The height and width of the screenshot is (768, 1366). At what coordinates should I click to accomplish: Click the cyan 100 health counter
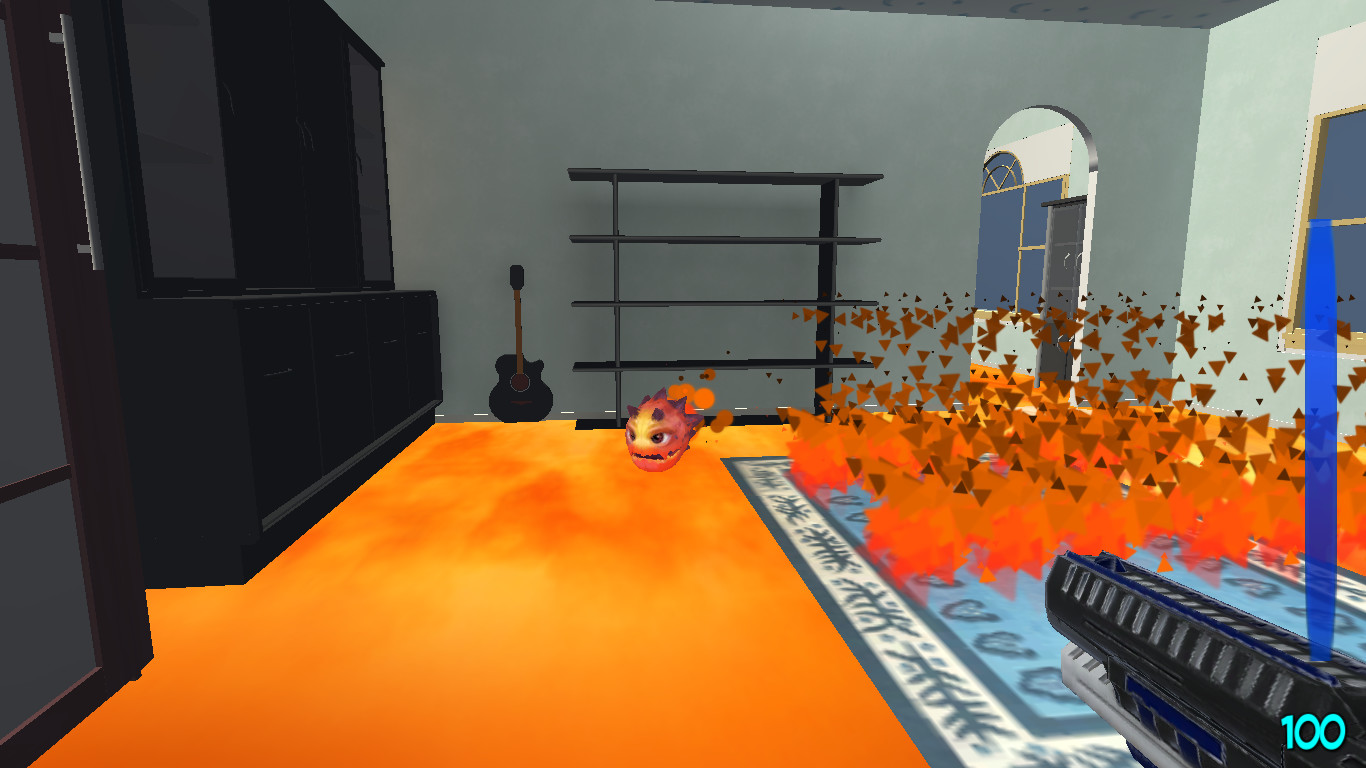(1311, 730)
